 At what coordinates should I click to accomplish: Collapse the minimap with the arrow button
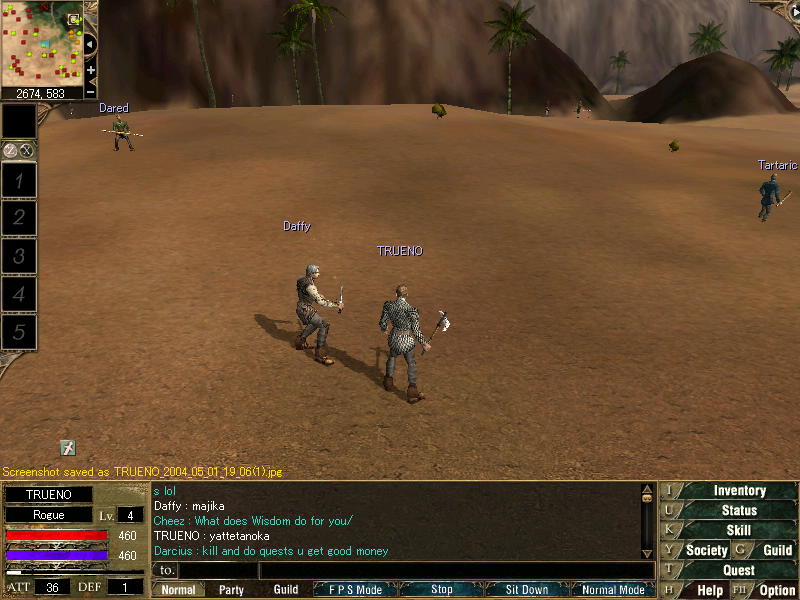(x=90, y=44)
